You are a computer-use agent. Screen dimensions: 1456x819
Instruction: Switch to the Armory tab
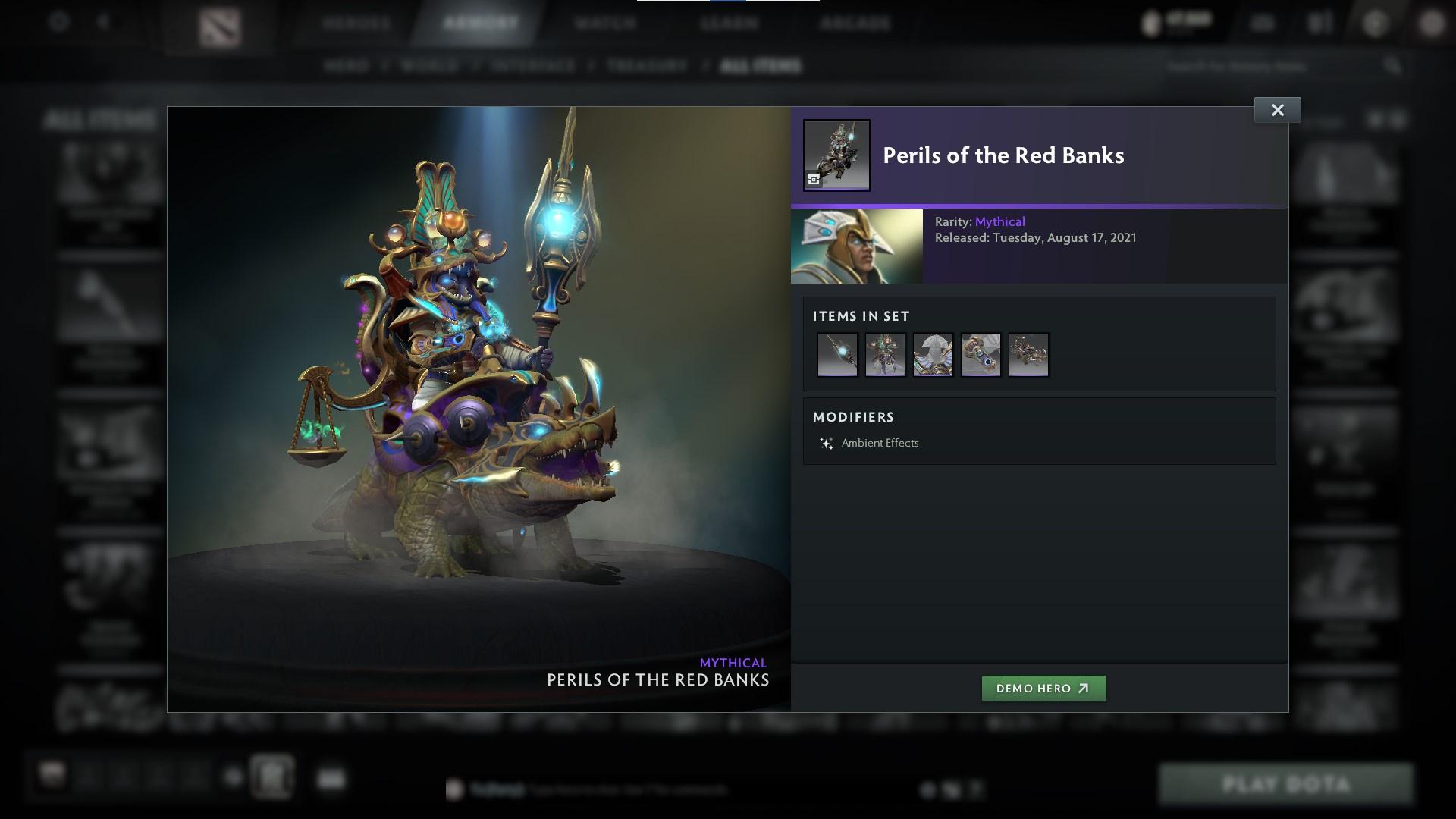[475, 23]
